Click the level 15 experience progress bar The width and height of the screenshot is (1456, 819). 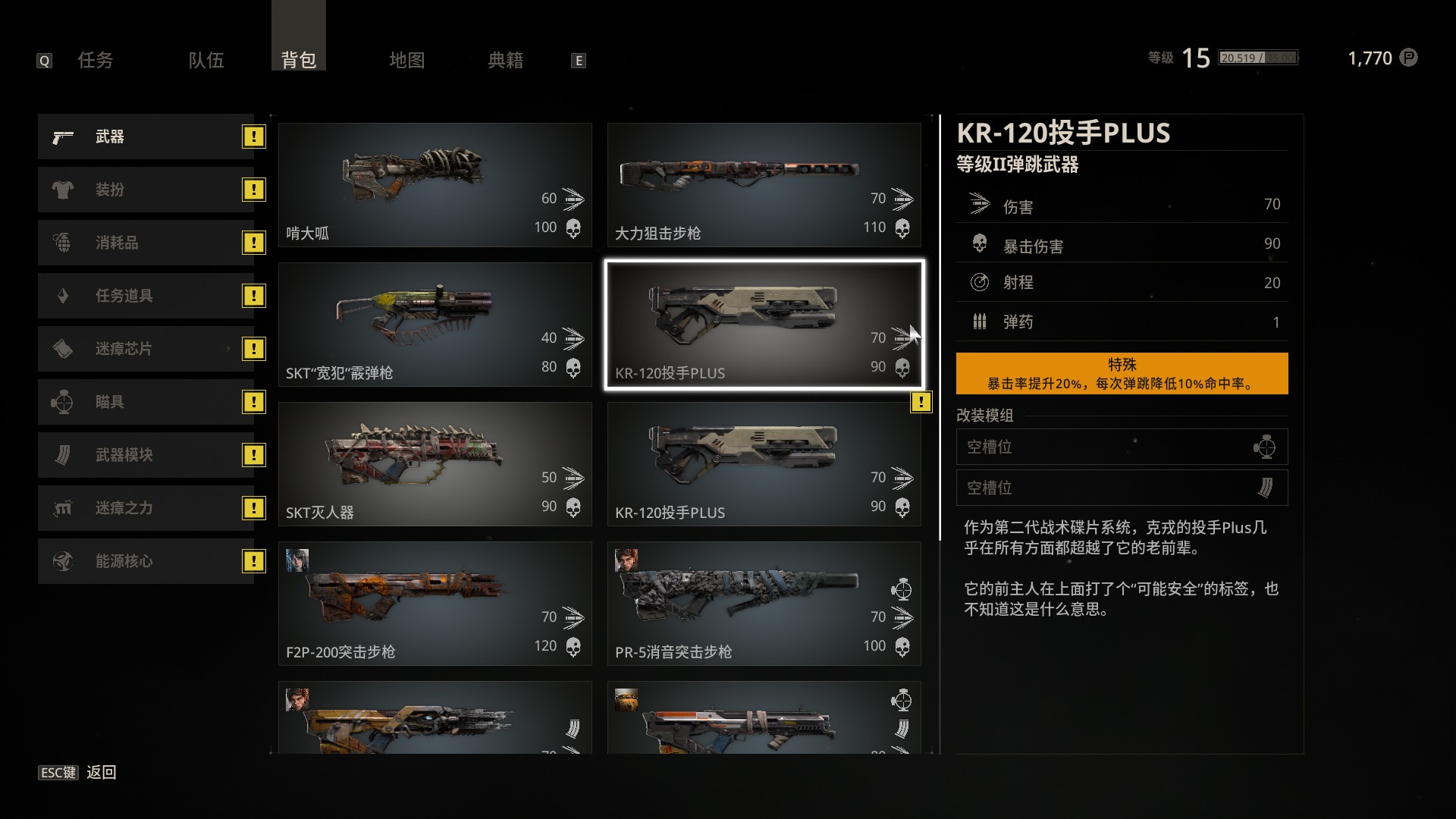[x=1257, y=57]
